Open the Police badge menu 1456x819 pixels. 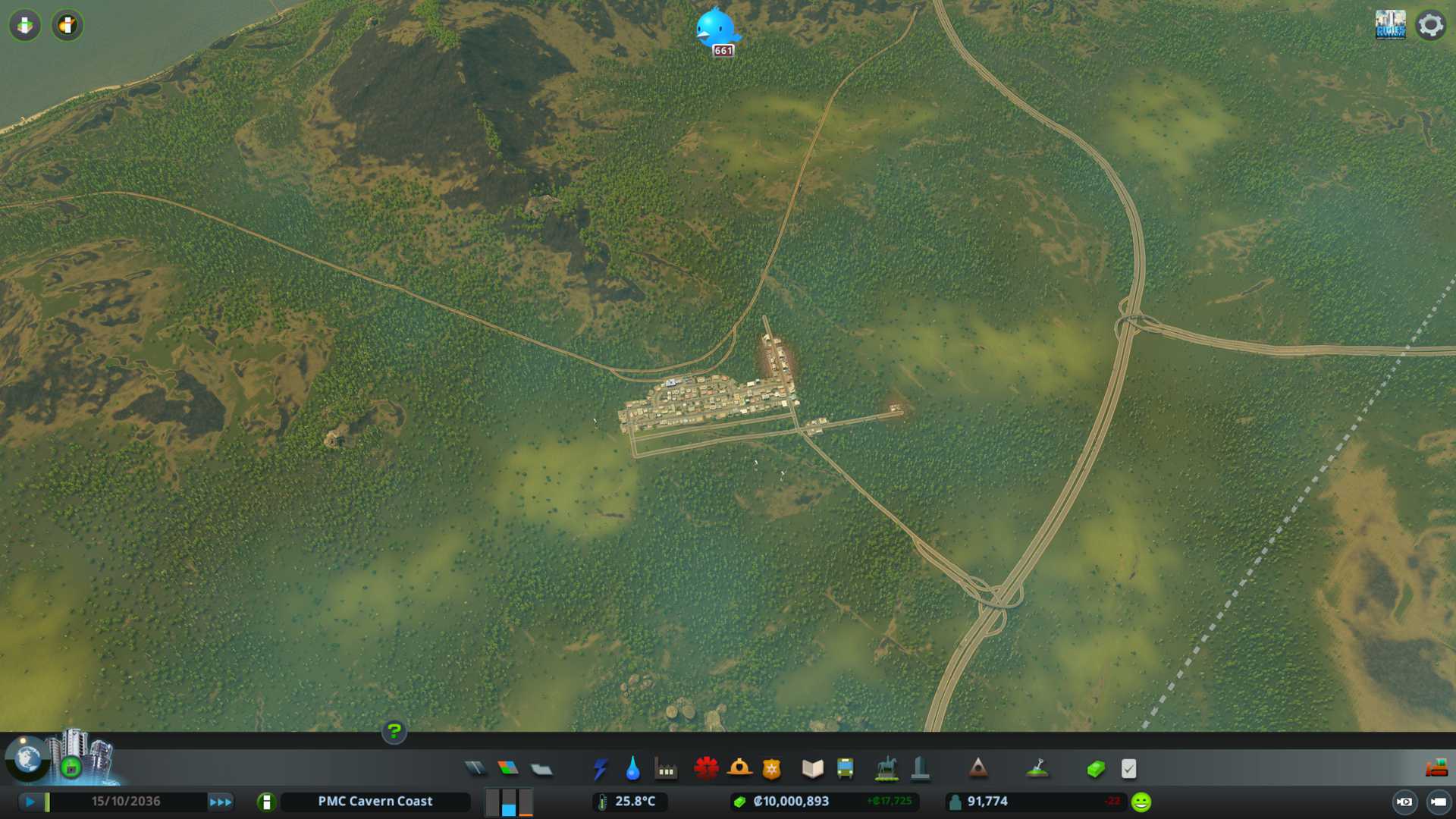click(771, 769)
